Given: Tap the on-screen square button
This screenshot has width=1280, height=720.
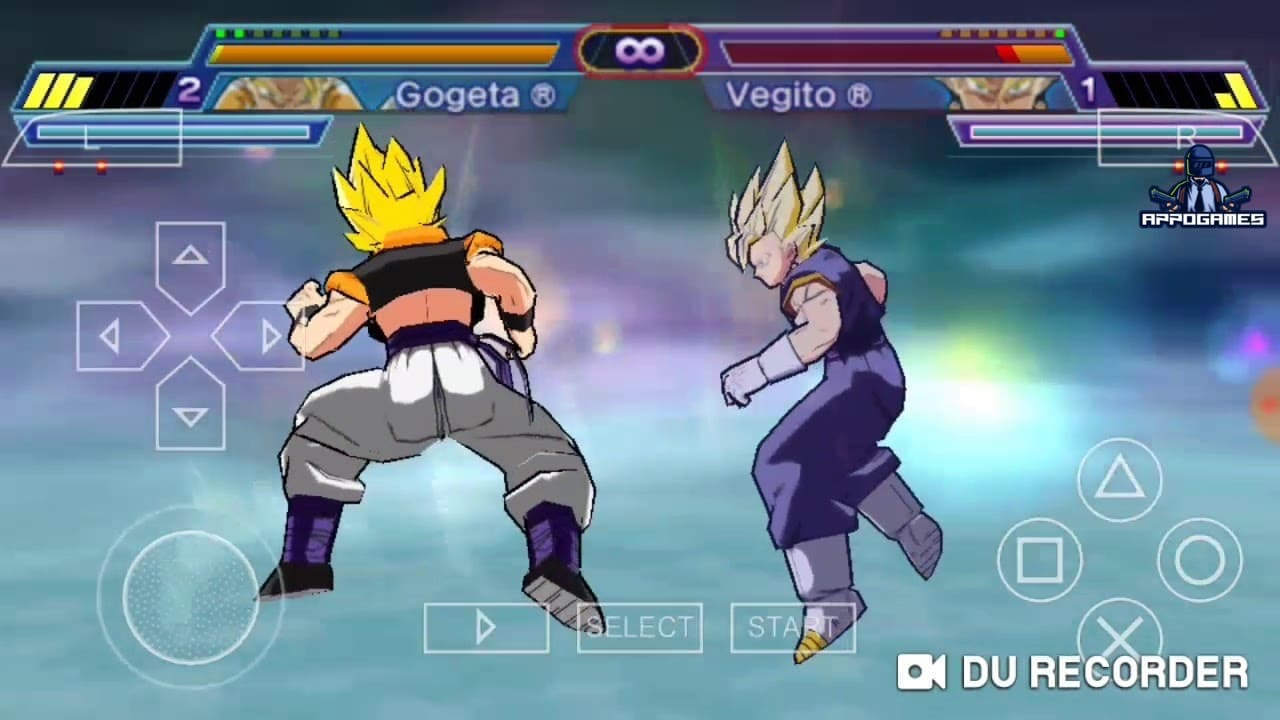Looking at the screenshot, I should (1040, 560).
